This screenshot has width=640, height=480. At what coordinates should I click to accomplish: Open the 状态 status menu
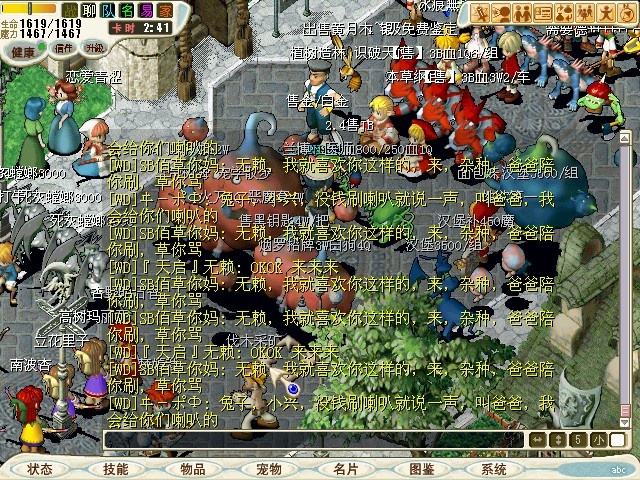coord(42,468)
